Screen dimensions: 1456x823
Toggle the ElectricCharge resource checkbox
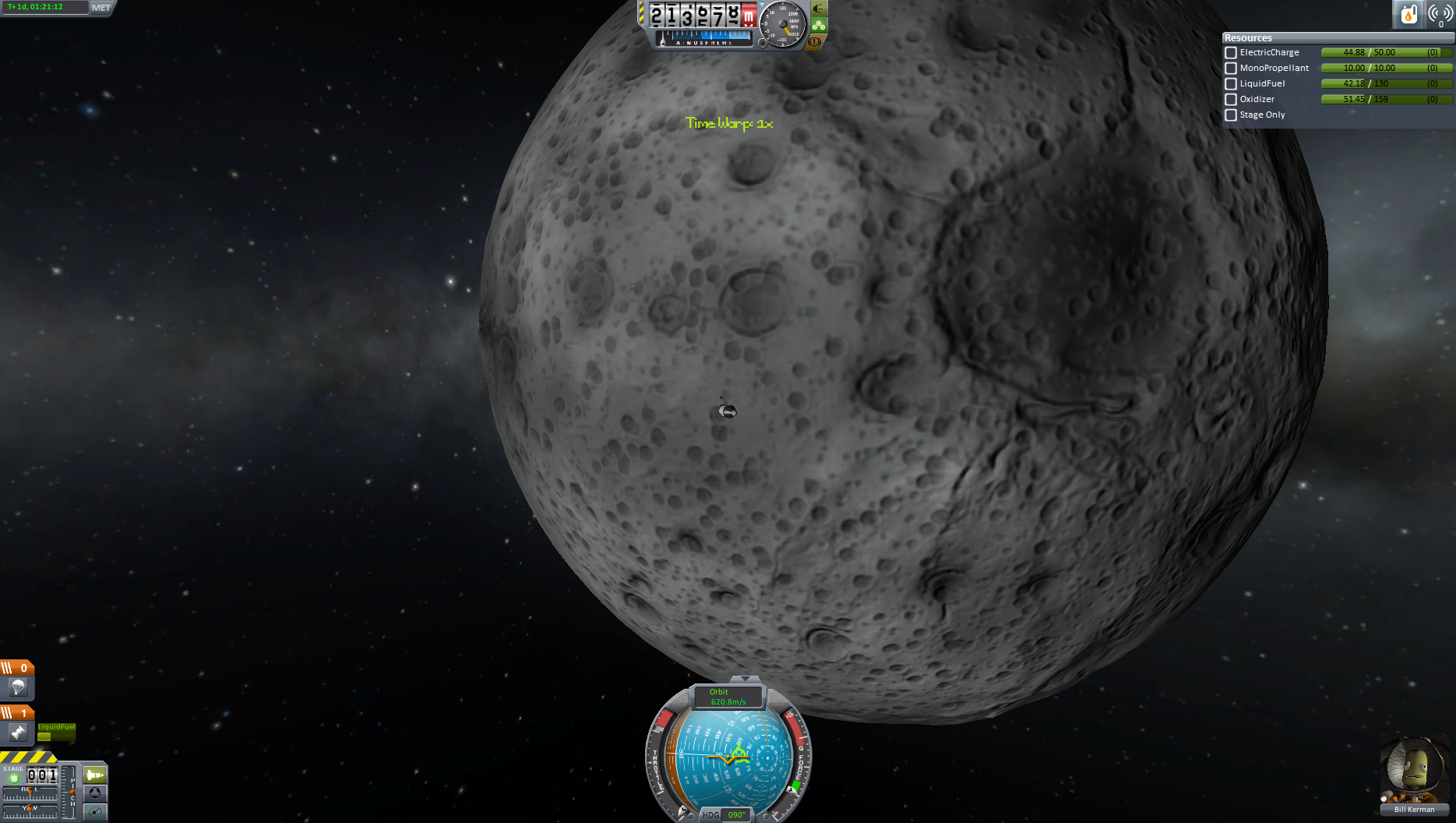[x=1231, y=53]
